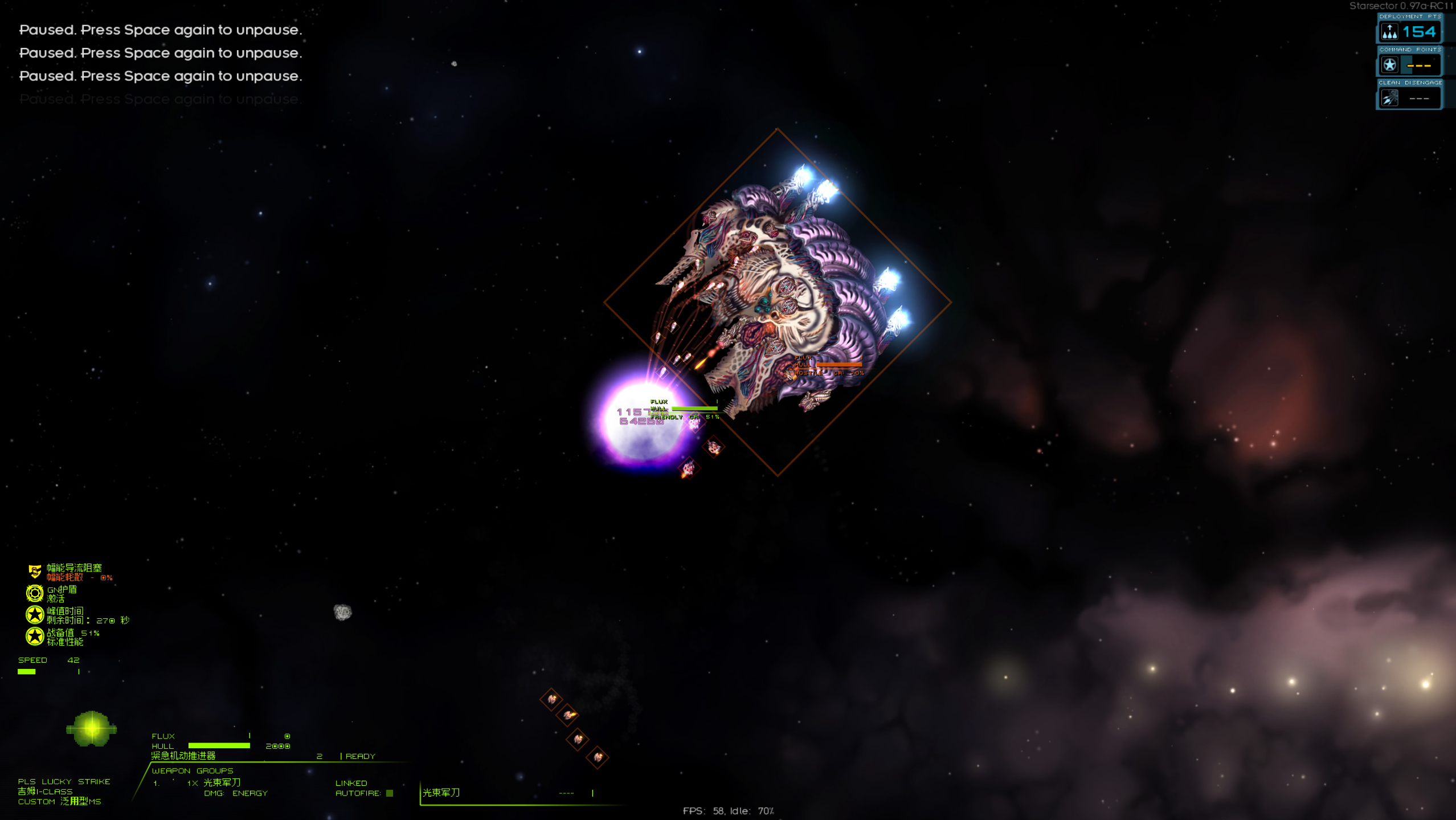Click the green ship silhouette display
This screenshot has width=1456, height=820.
coord(91,729)
